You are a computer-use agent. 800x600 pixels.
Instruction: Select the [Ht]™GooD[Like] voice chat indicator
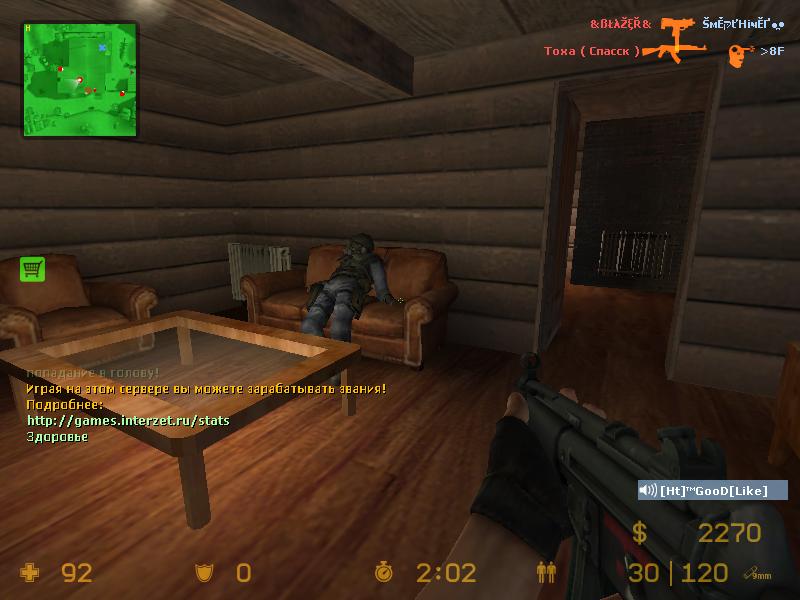click(713, 490)
